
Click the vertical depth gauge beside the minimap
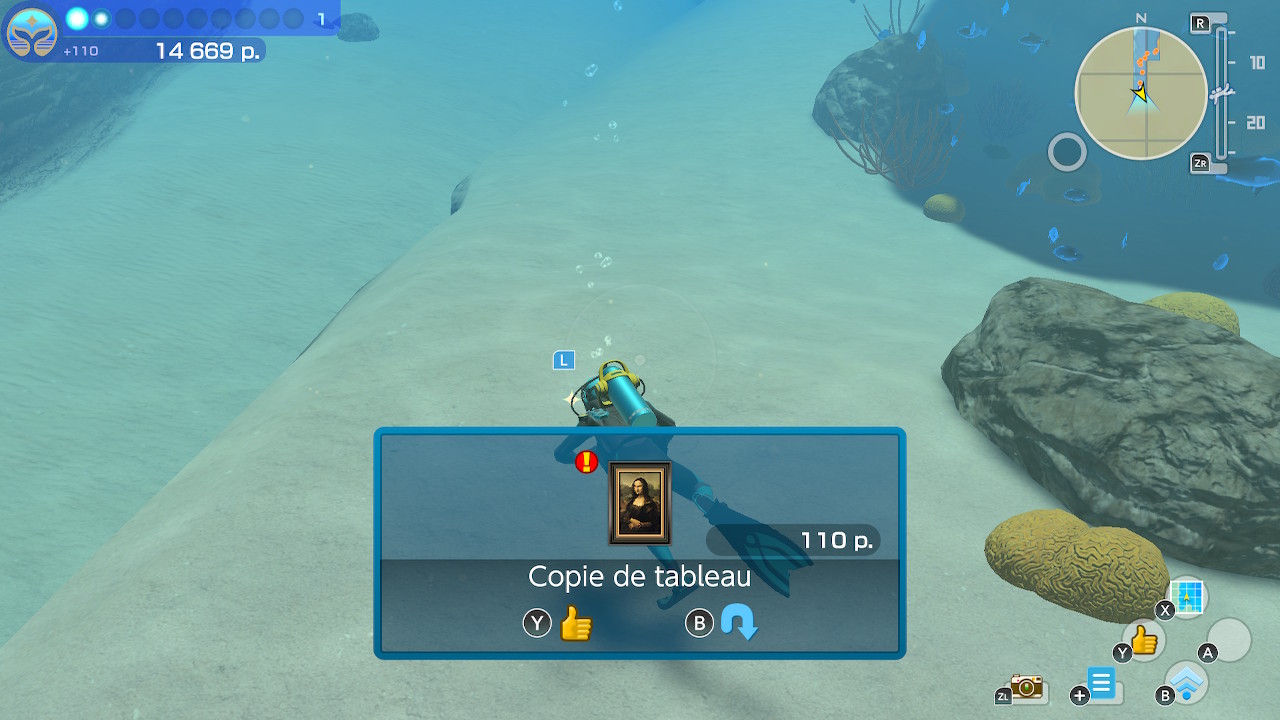click(1220, 93)
